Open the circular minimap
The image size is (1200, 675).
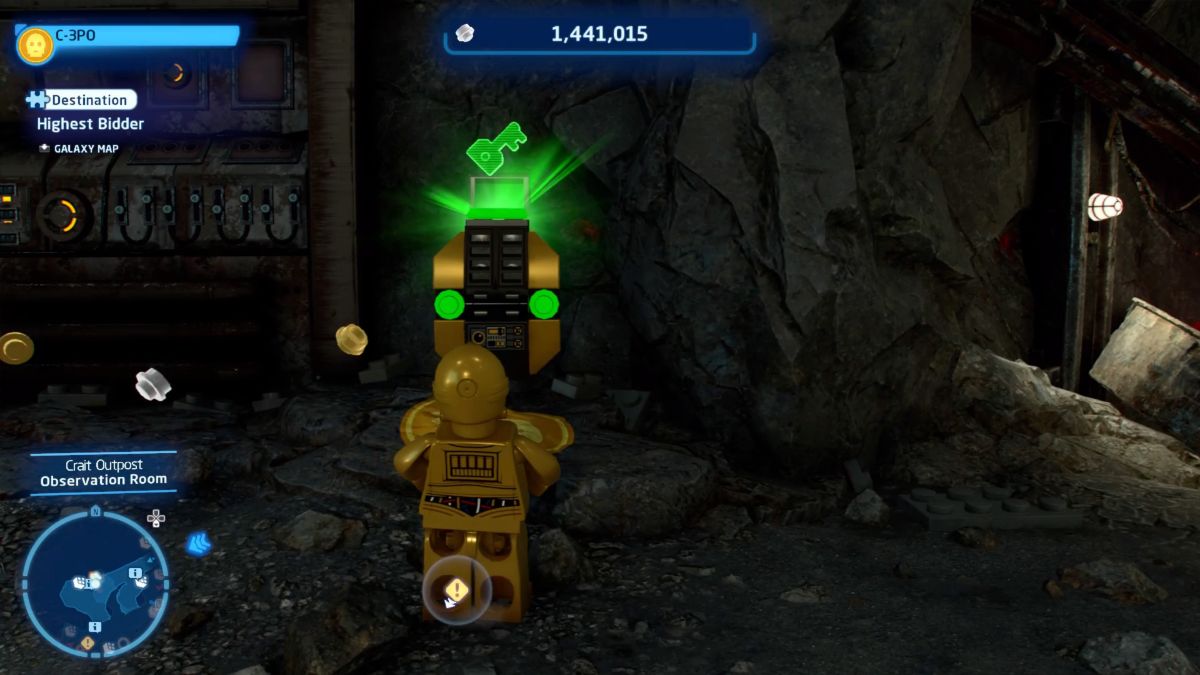click(x=94, y=582)
